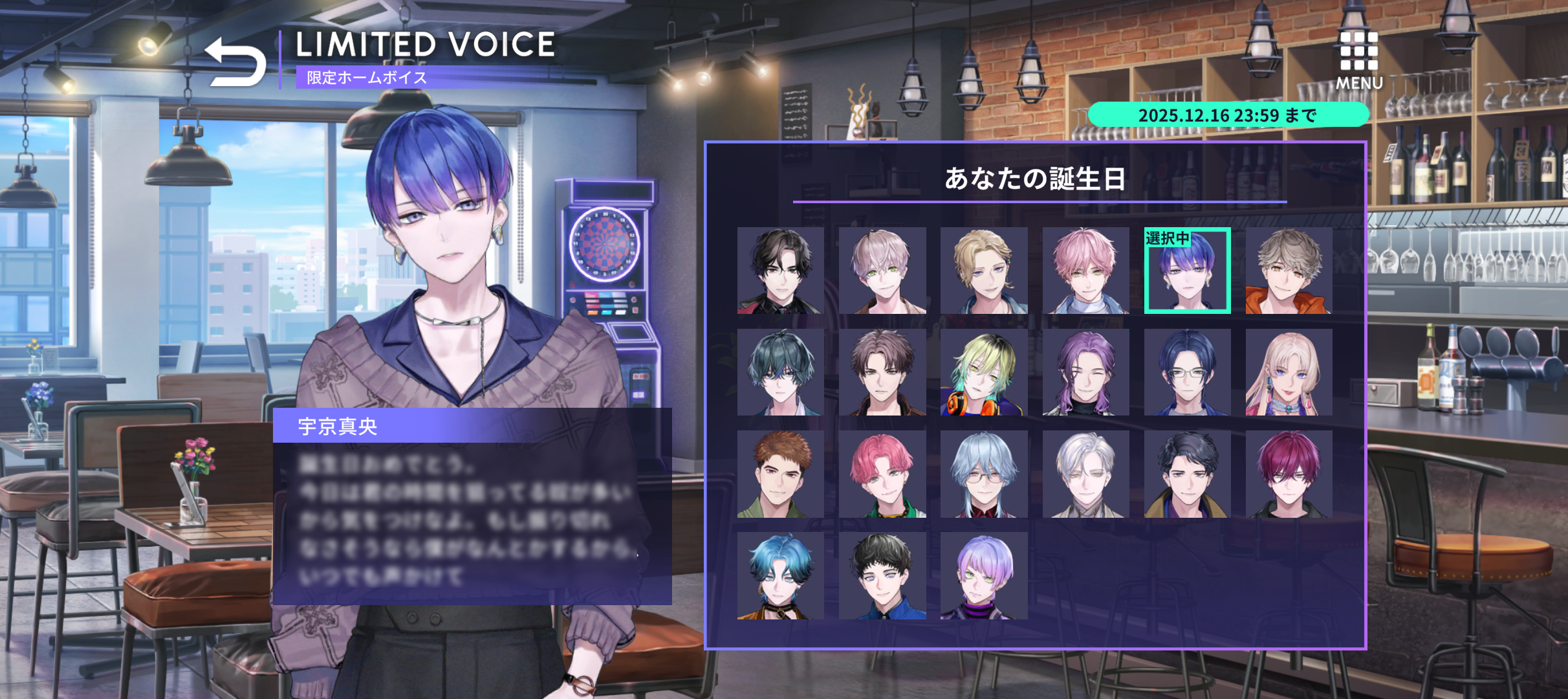Pick the dark crimson-haired character portrait

(1289, 474)
